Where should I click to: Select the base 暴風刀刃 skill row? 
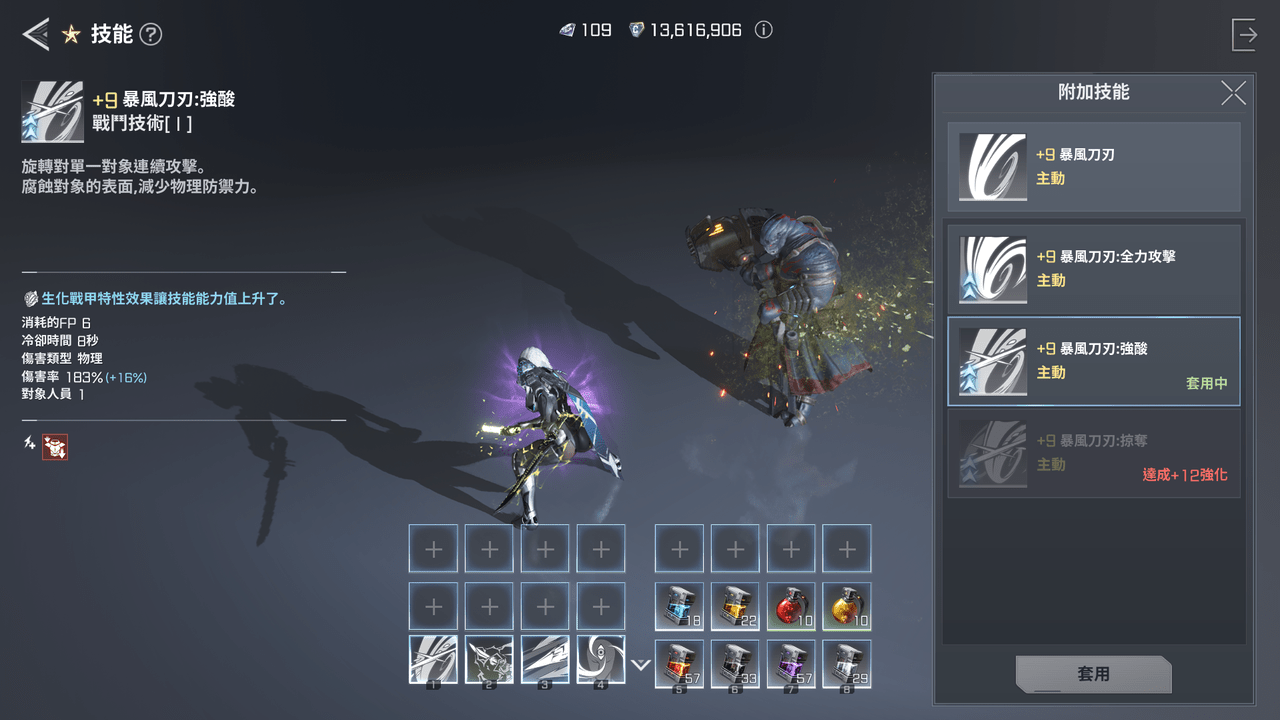click(x=1094, y=167)
